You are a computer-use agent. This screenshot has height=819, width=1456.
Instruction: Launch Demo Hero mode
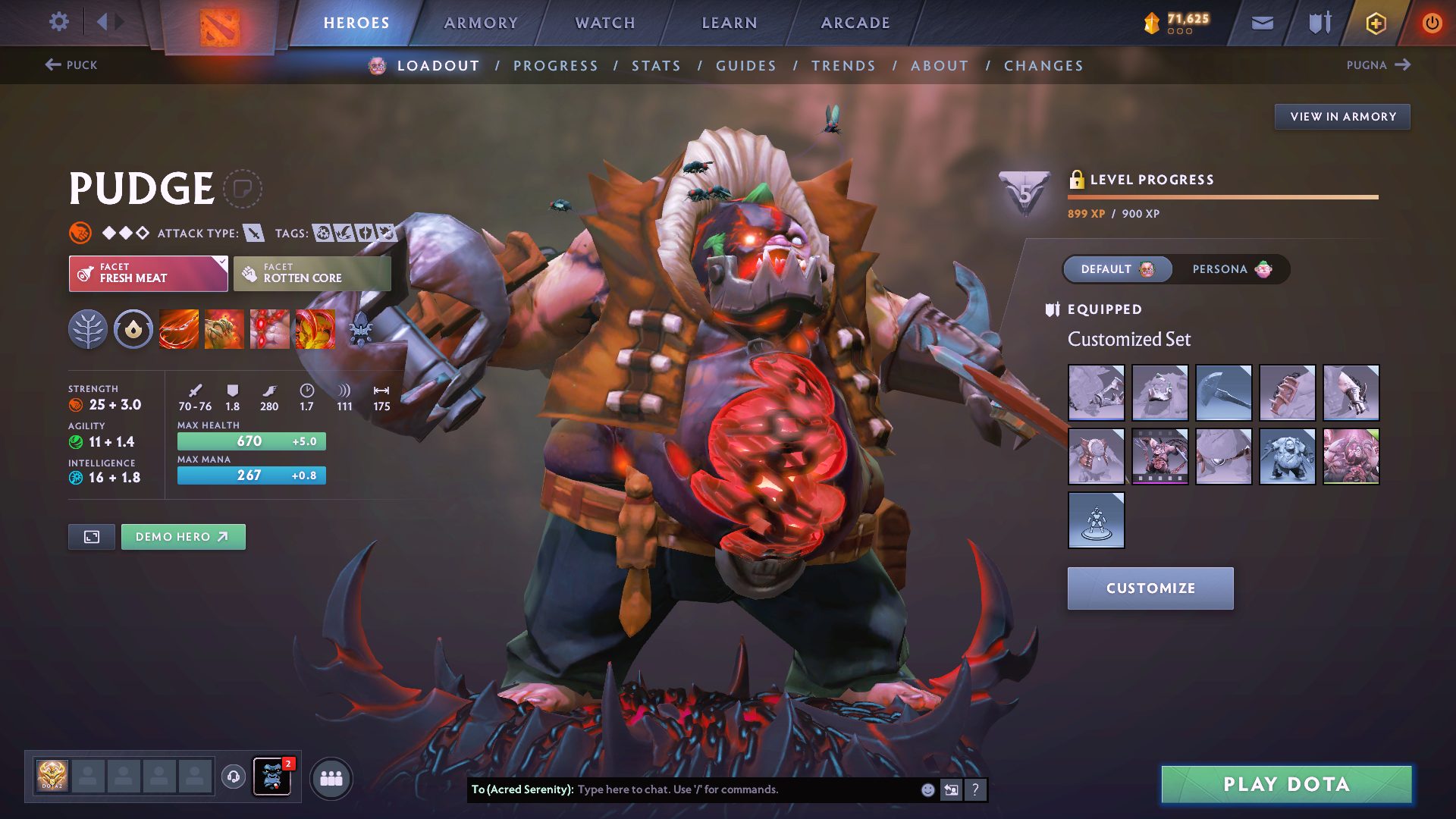[x=183, y=537]
